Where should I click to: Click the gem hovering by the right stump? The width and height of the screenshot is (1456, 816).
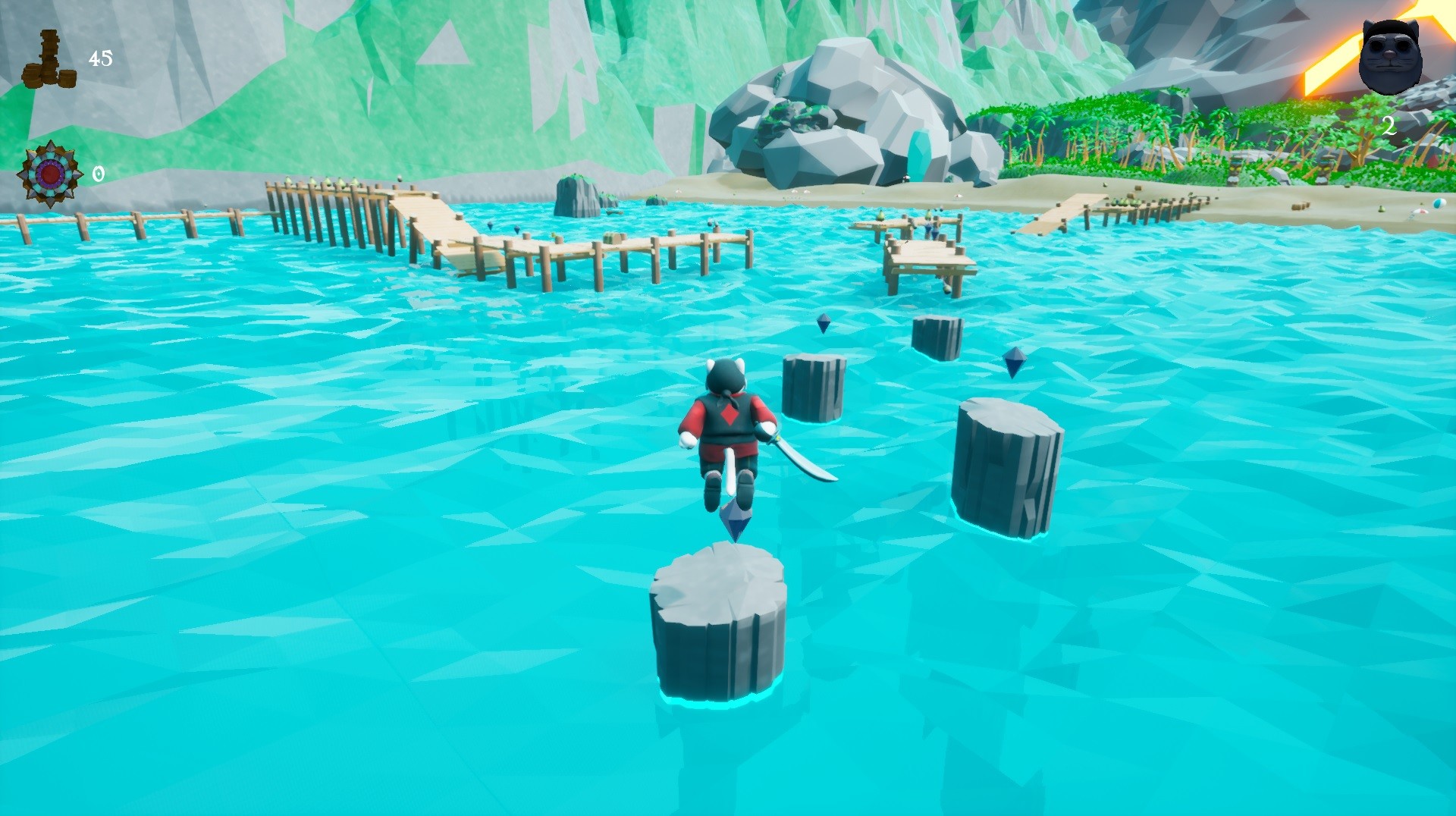[x=1014, y=362]
